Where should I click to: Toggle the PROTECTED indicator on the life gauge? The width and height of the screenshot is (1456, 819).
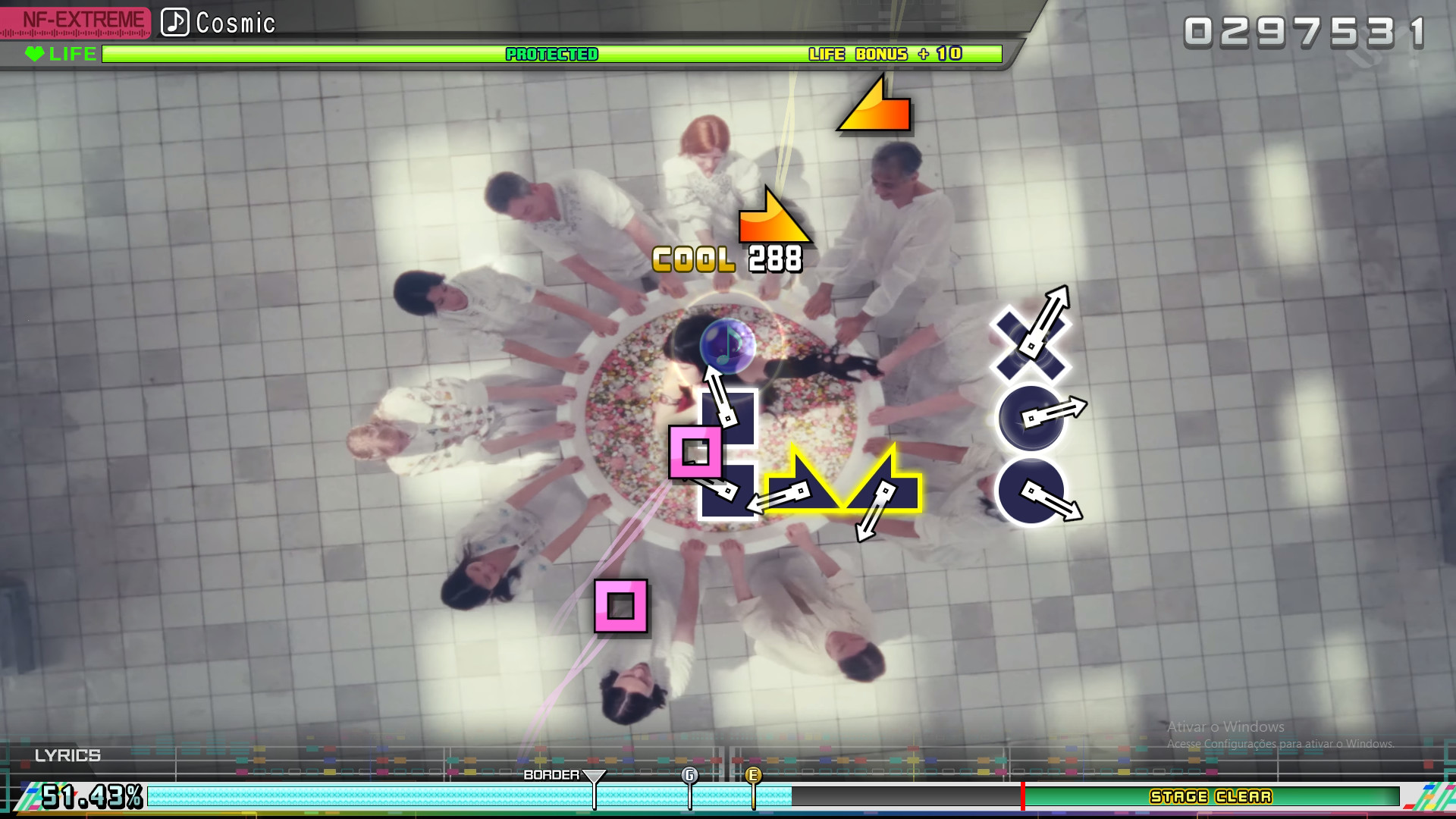click(551, 54)
